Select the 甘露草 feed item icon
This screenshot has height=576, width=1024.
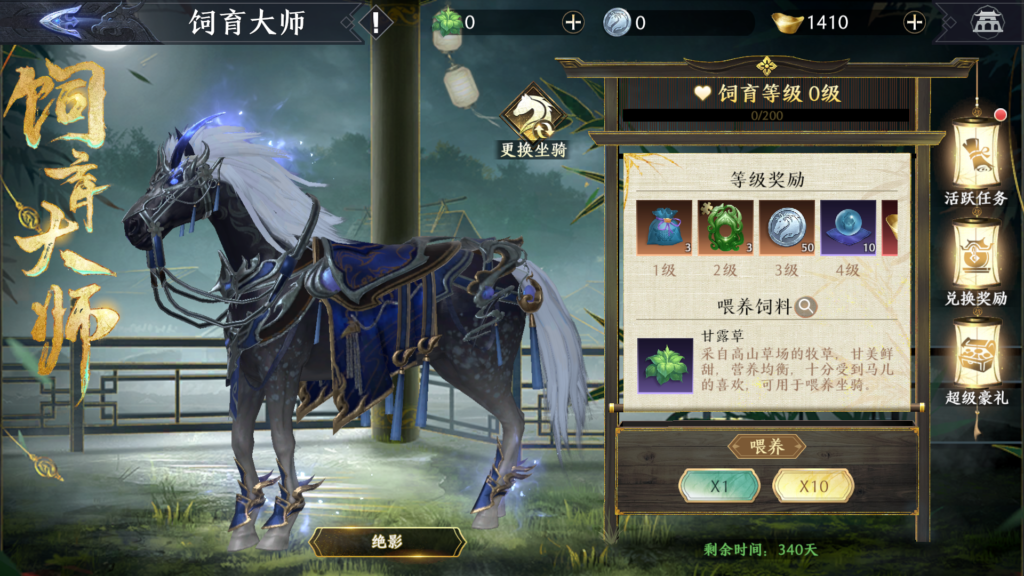pyautogui.click(x=665, y=364)
